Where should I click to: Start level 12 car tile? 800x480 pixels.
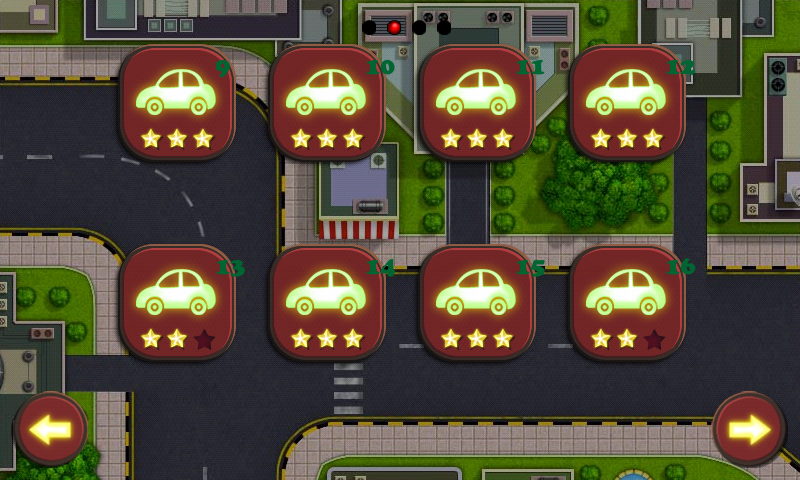(x=627, y=102)
